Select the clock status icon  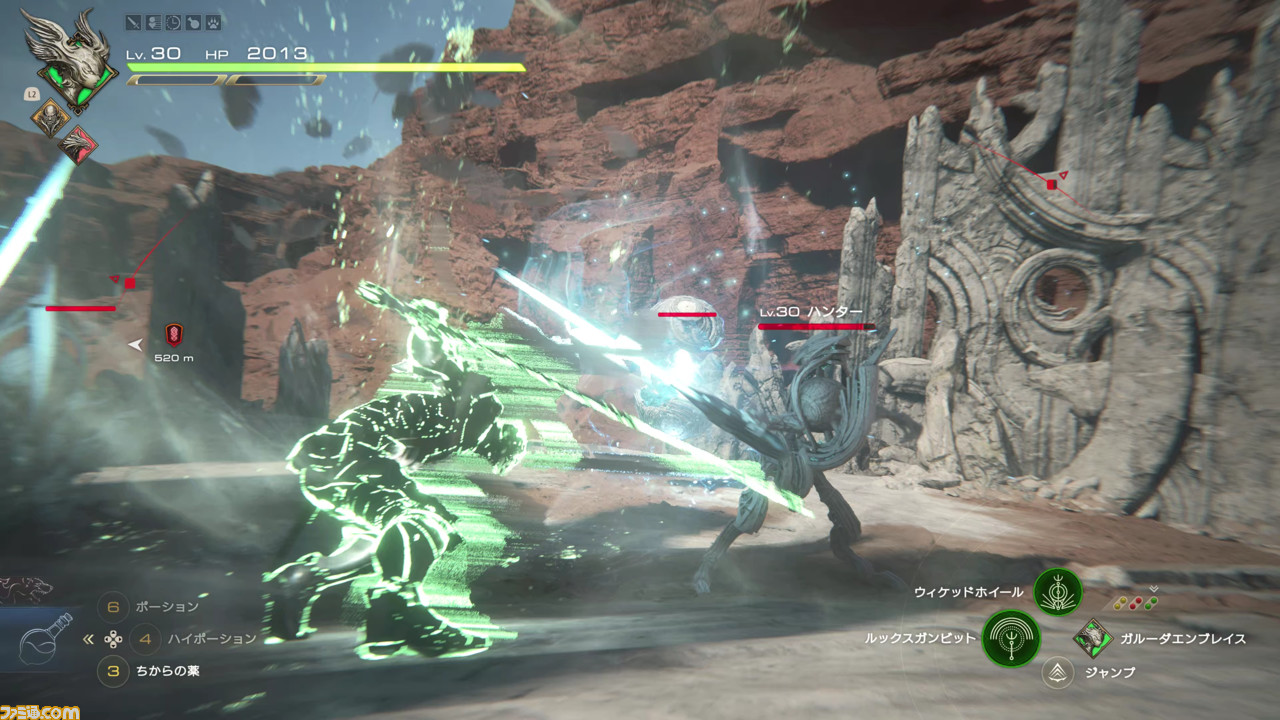[173, 22]
